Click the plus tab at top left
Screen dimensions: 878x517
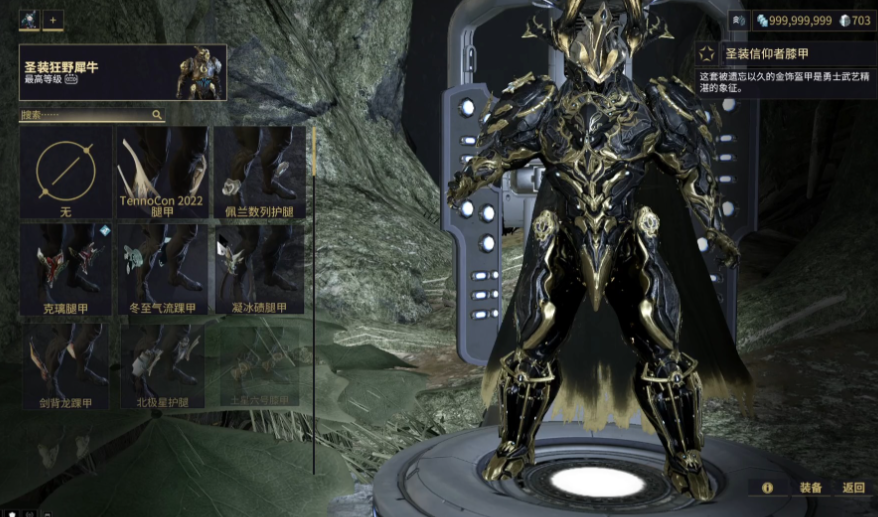click(53, 19)
